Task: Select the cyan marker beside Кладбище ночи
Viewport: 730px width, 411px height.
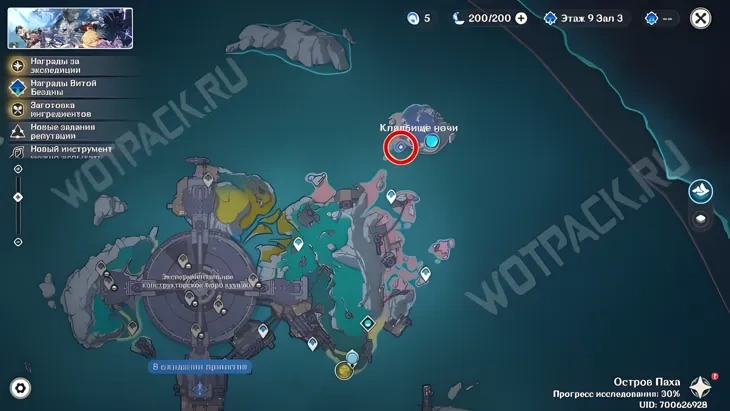Action: pos(431,142)
